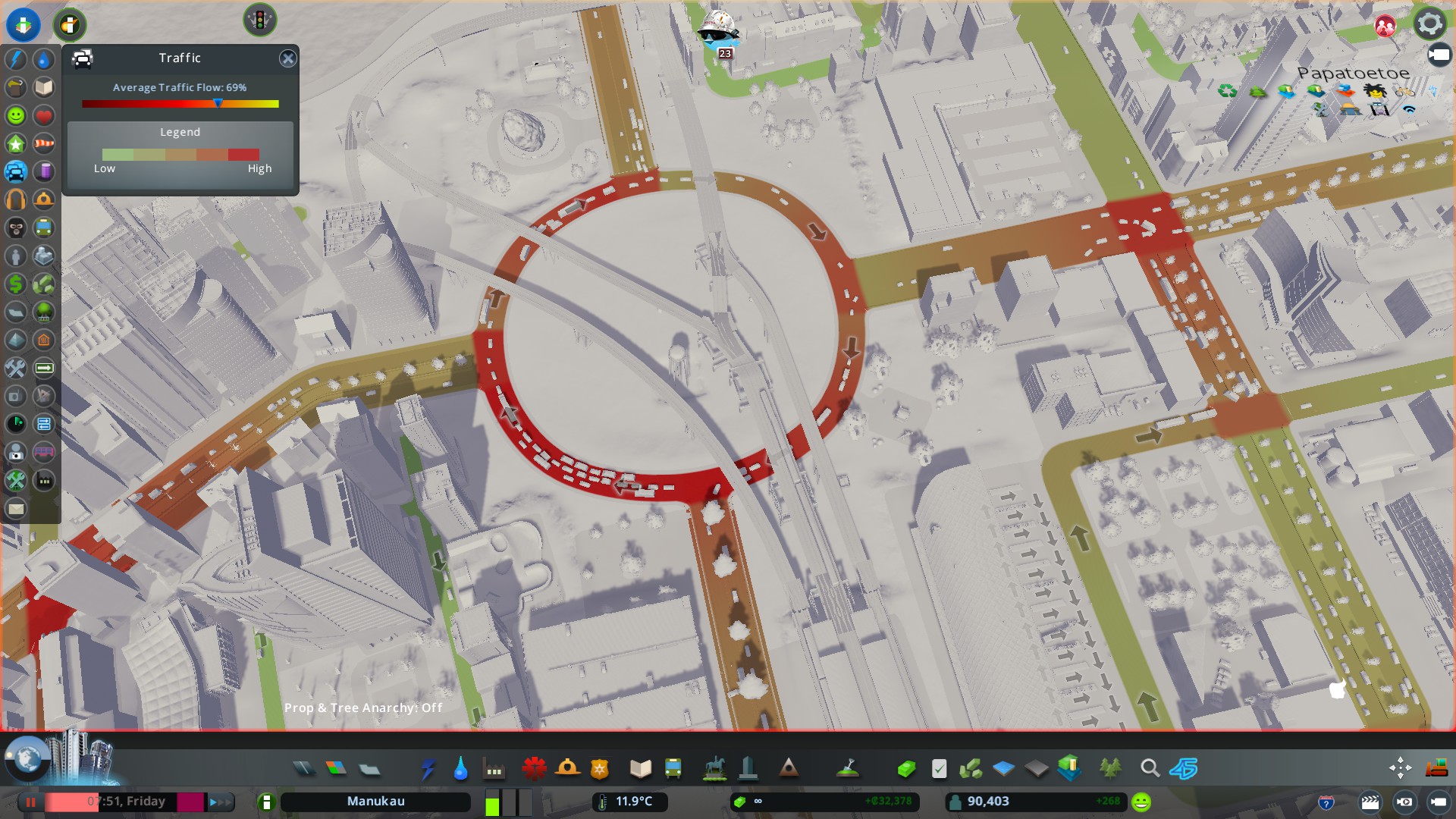This screenshot has width=1456, height=819.
Task: Open the Bulldoze tool
Action: coord(1436,769)
